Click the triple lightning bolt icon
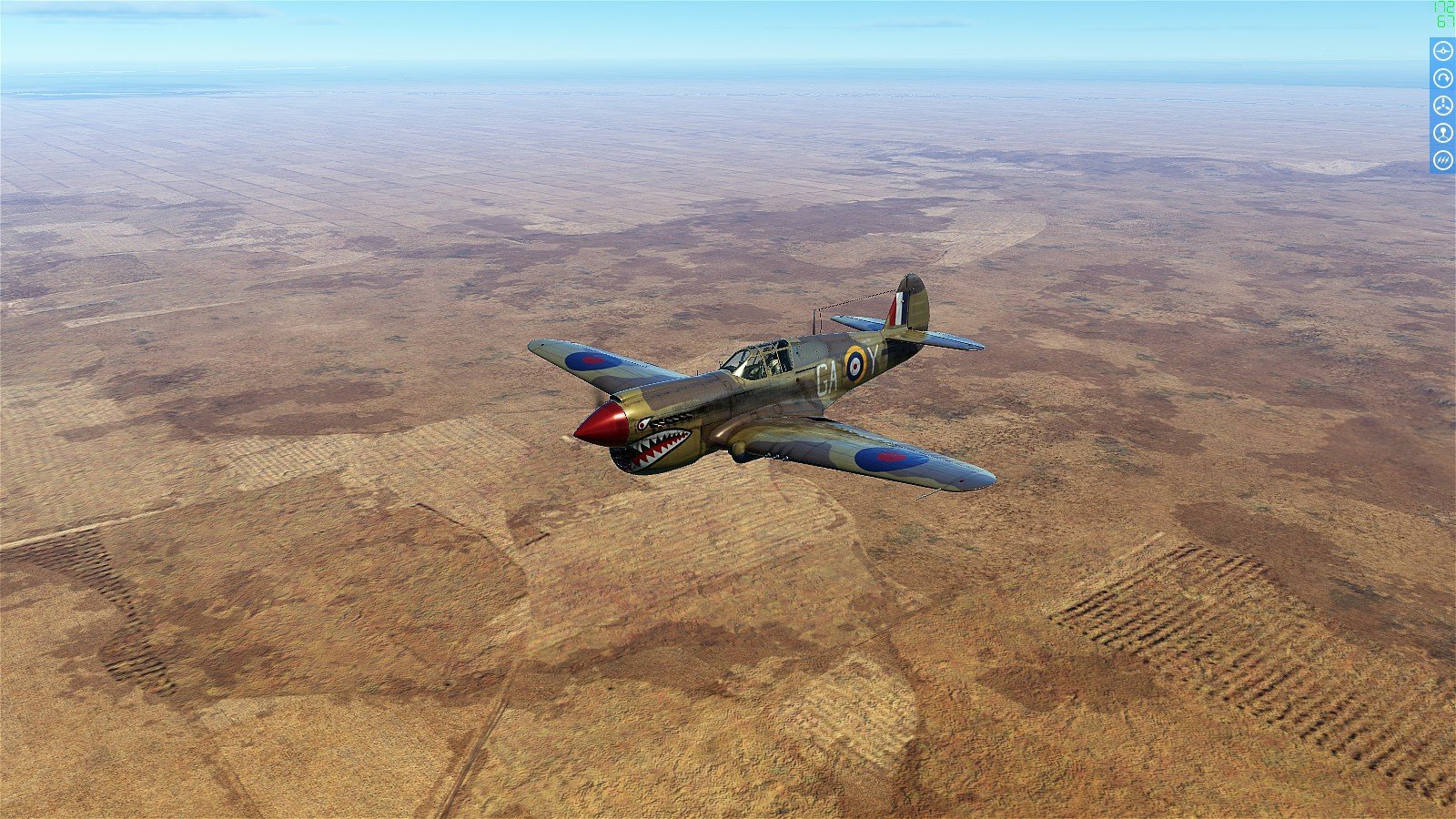 pos(1442,160)
